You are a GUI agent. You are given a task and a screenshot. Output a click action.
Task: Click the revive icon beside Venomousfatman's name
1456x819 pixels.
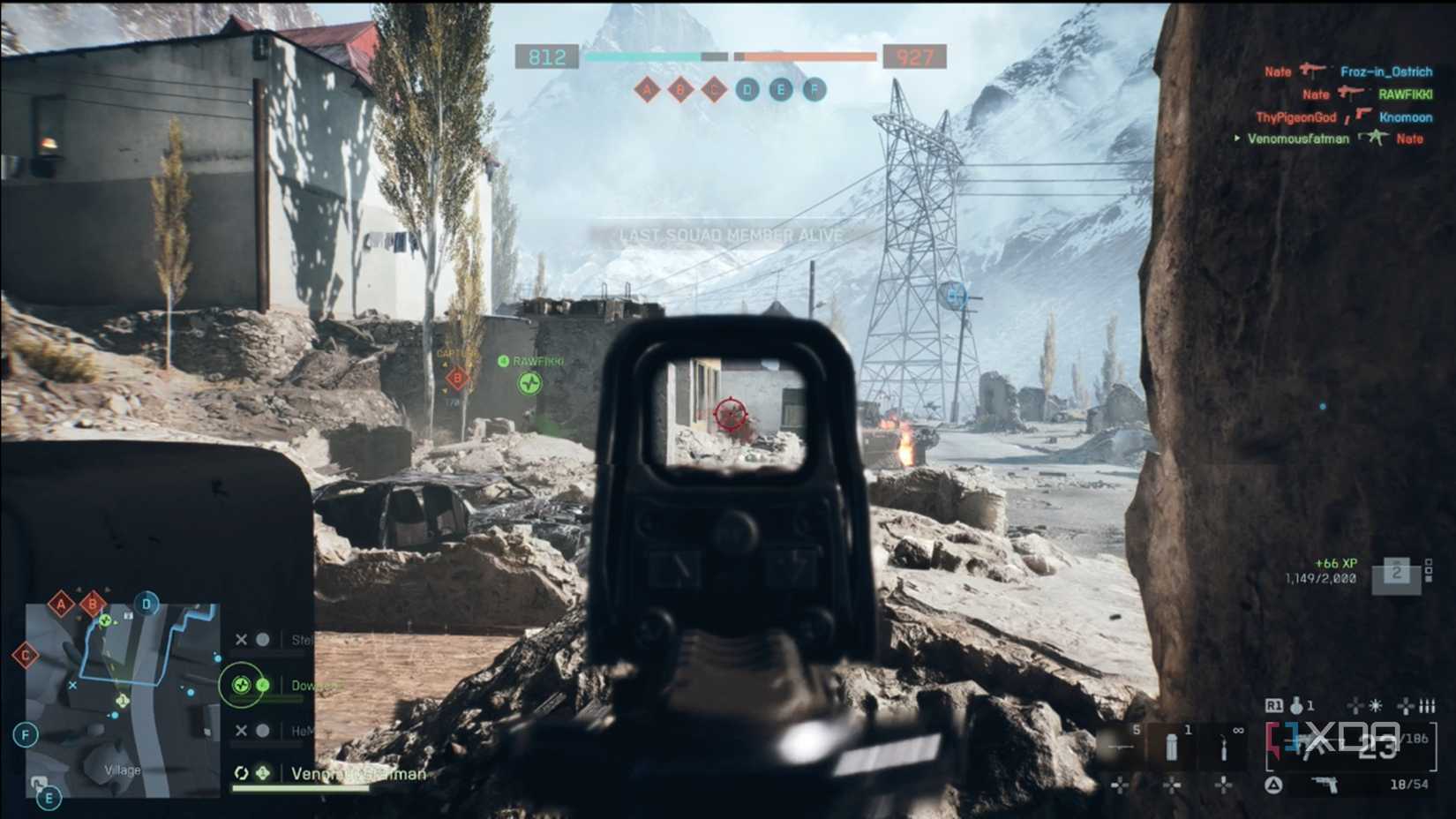click(241, 773)
